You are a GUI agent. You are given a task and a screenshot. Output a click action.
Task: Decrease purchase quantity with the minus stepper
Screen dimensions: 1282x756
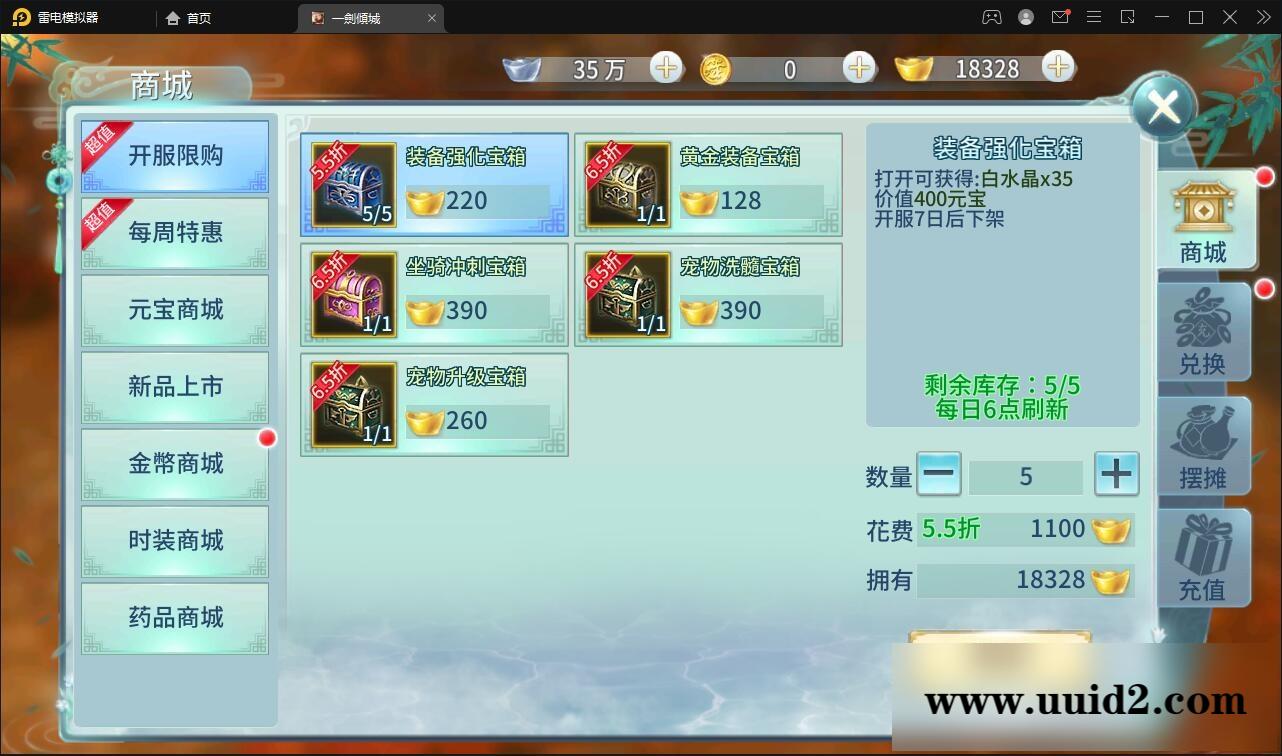(x=938, y=475)
